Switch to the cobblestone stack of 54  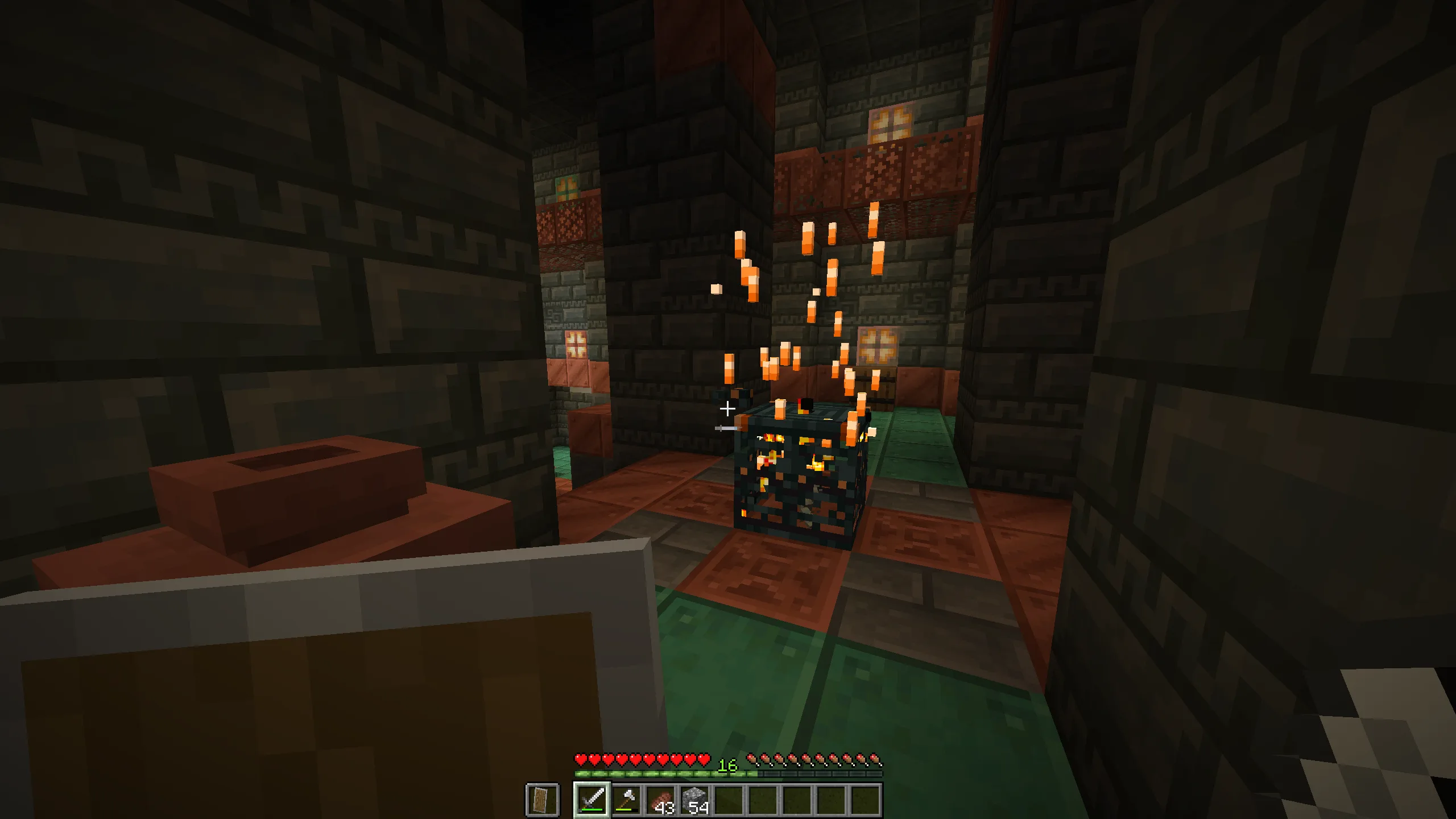[x=694, y=800]
